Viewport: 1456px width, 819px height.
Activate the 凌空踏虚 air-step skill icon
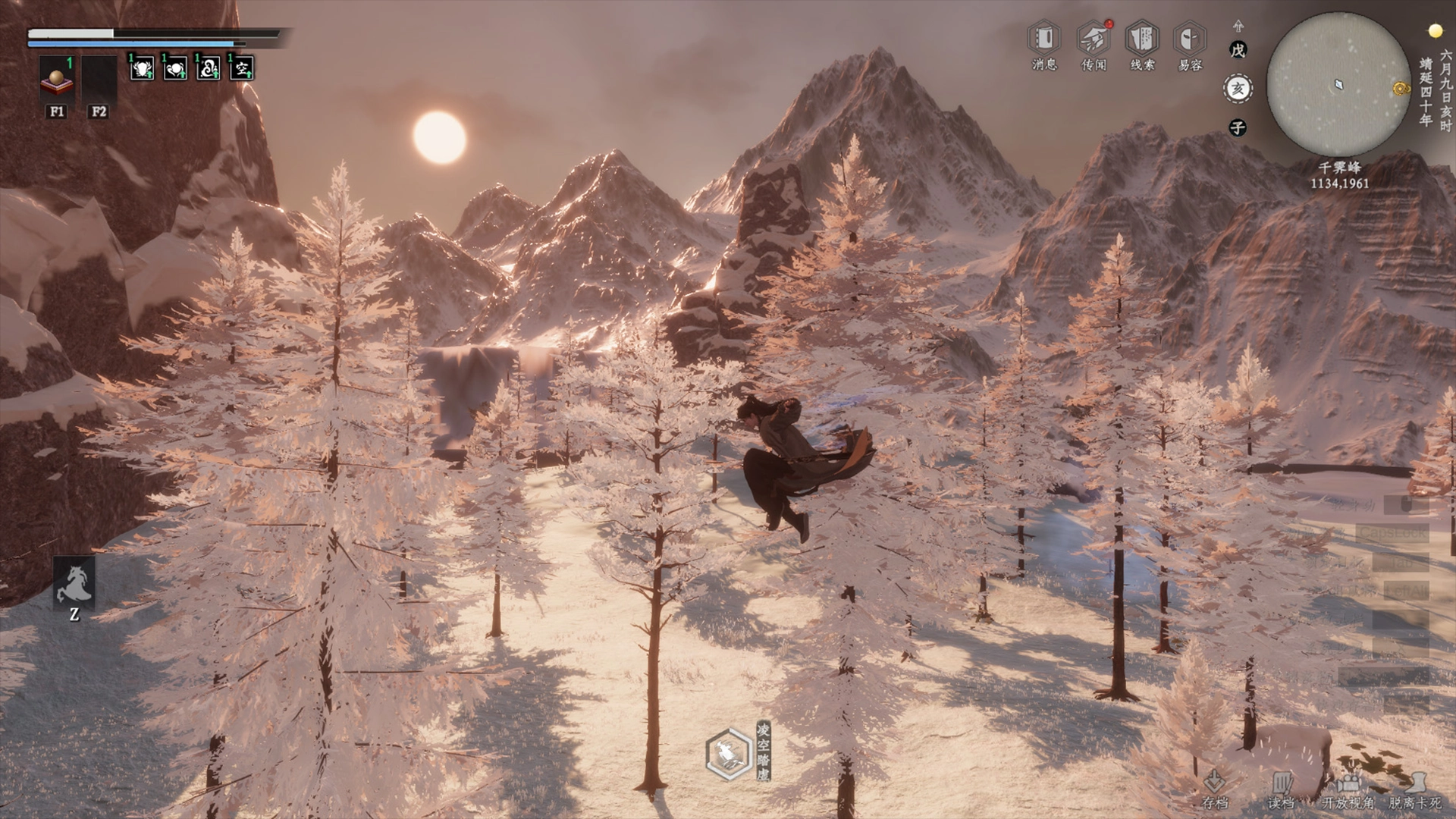(729, 754)
